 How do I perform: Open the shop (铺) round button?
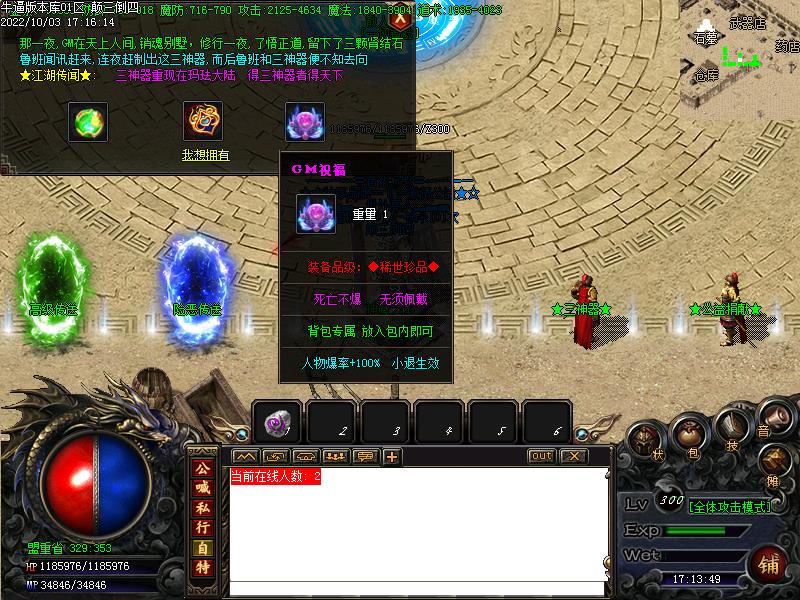pyautogui.click(x=770, y=565)
